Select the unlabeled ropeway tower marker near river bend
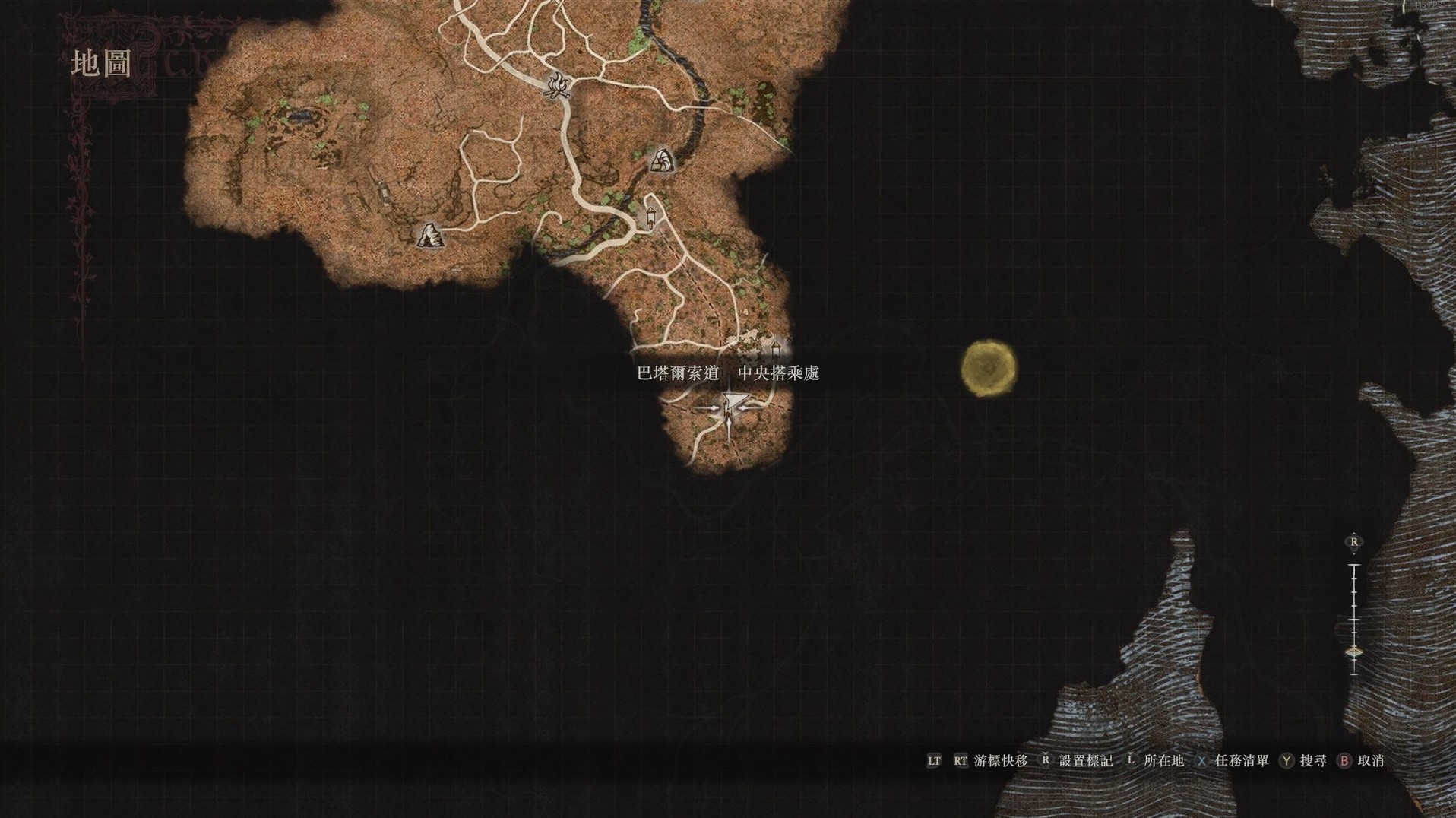The height and width of the screenshot is (818, 1456). (x=650, y=217)
